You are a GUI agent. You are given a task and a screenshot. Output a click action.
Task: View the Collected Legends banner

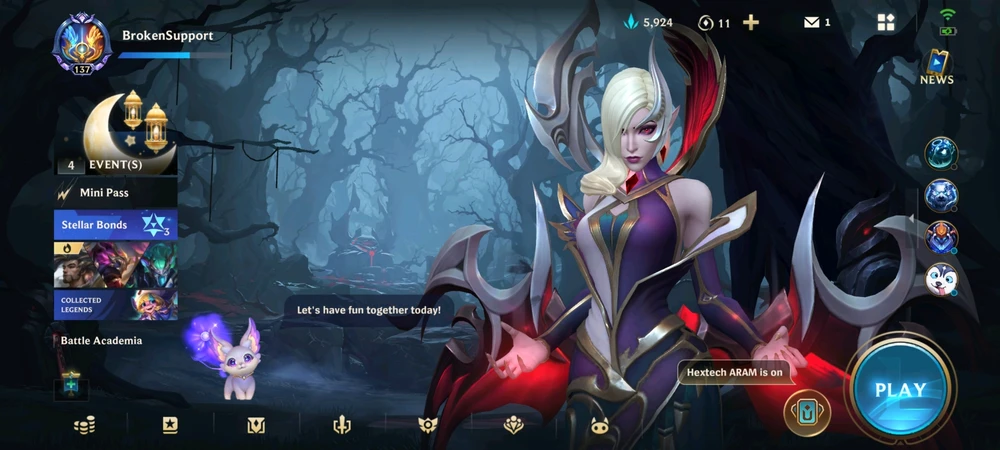[116, 304]
